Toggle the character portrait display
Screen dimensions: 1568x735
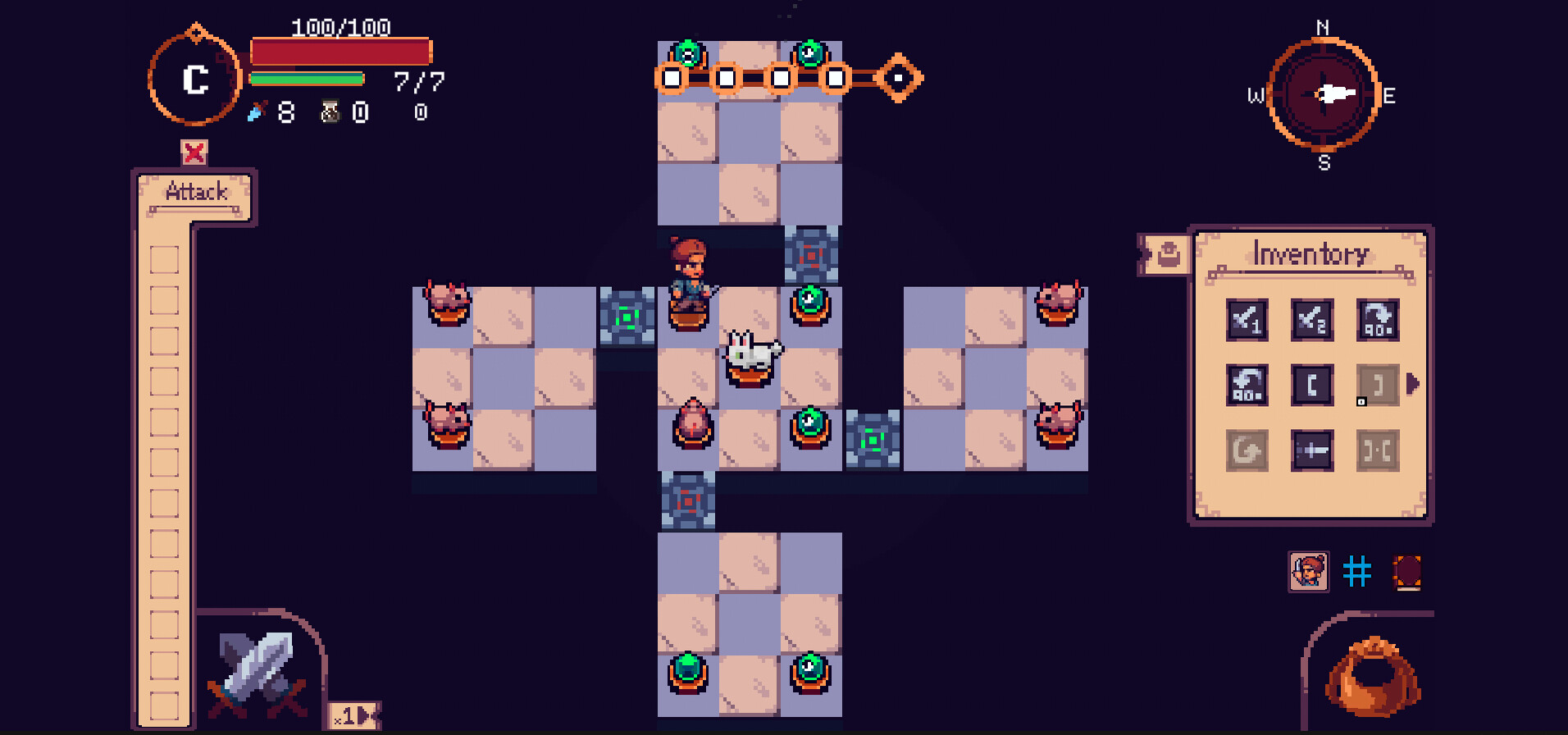pos(1310,571)
